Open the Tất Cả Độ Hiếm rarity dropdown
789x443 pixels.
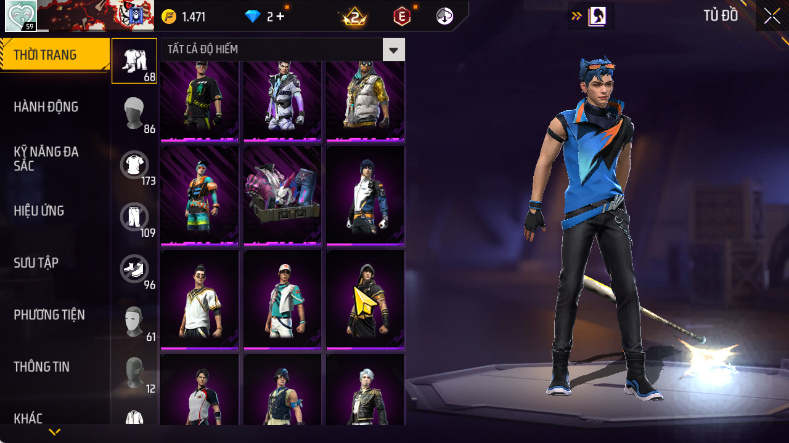click(394, 50)
